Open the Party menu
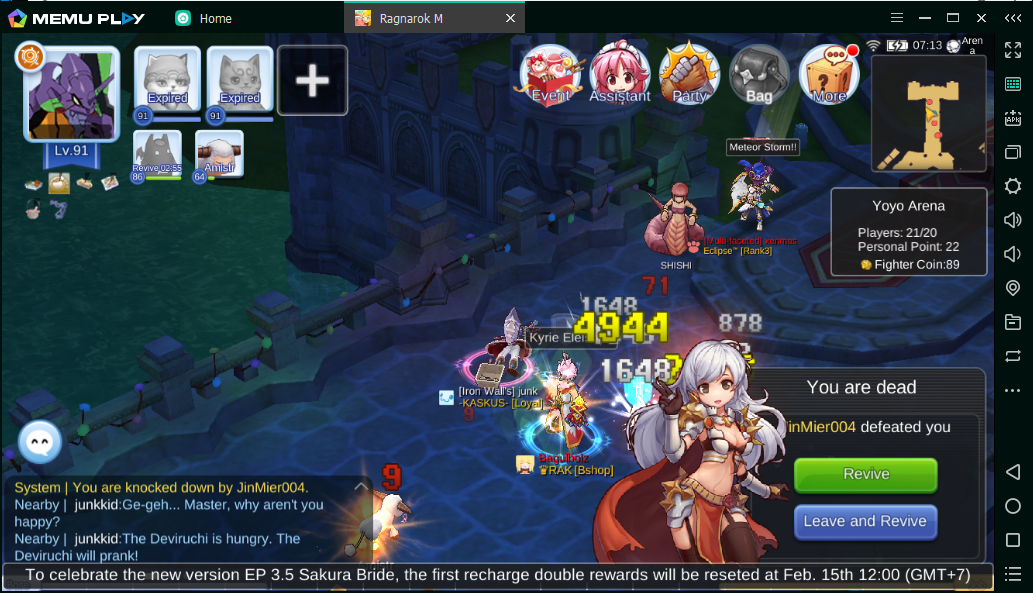Screen dimensions: 1033x593 coord(690,74)
